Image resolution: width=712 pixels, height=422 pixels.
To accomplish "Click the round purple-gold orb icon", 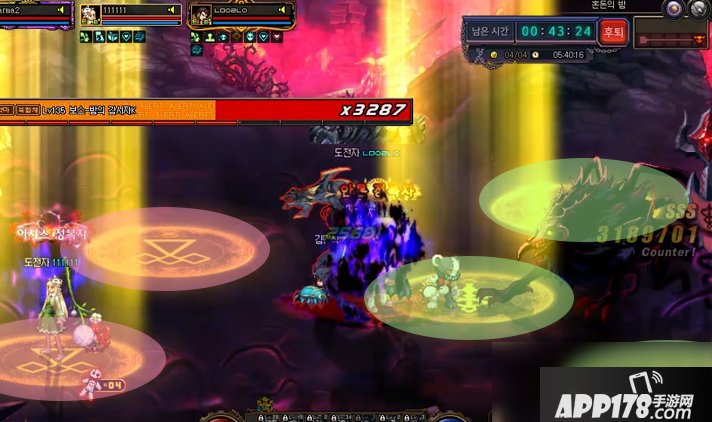I will [x=675, y=8].
